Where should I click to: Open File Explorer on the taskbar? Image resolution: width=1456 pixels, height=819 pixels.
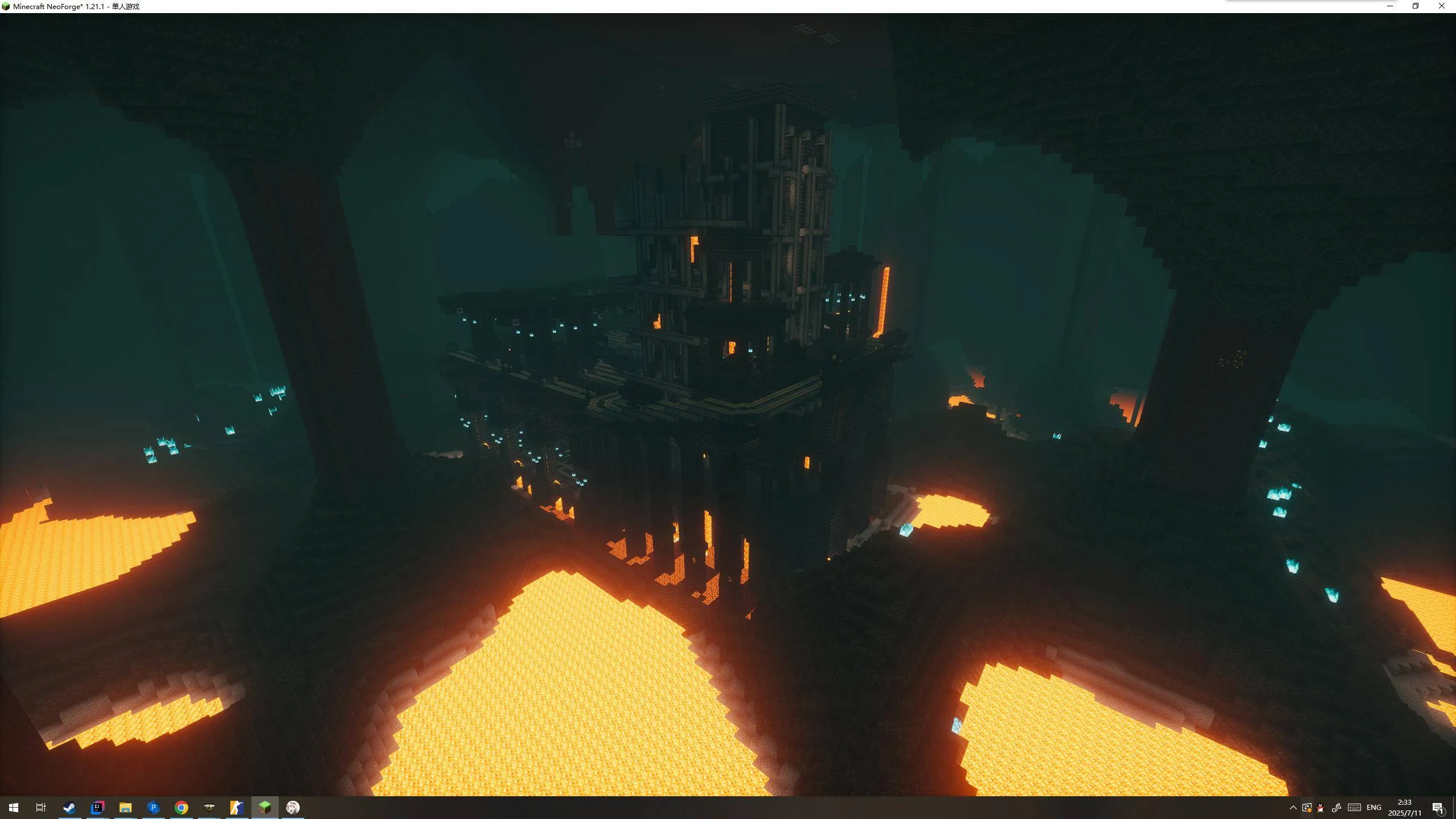pyautogui.click(x=125, y=807)
